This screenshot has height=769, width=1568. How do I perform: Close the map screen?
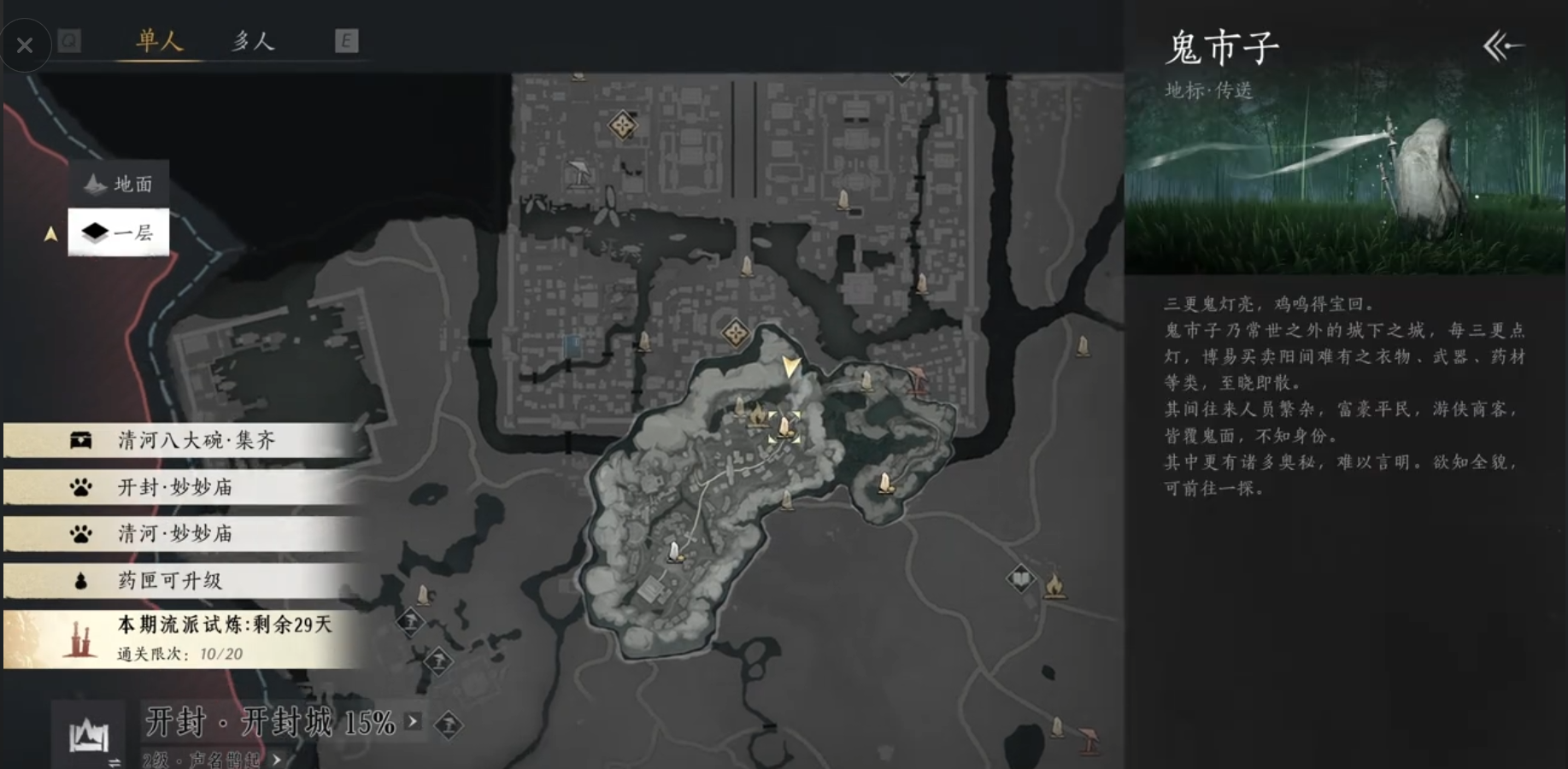click(25, 45)
